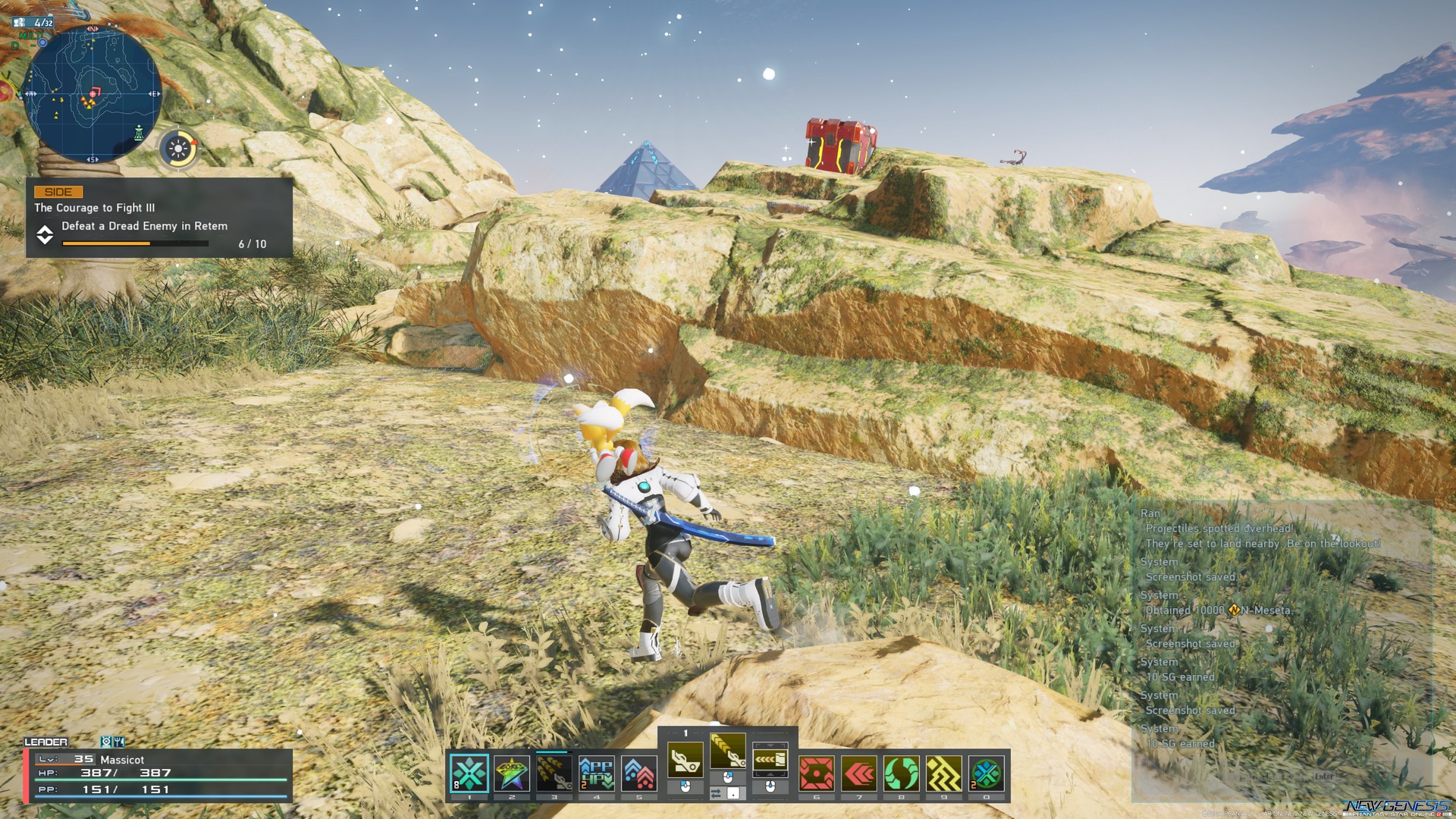Click the food buff fork icon near LEADER label
Image resolution: width=1456 pixels, height=819 pixels.
(118, 742)
